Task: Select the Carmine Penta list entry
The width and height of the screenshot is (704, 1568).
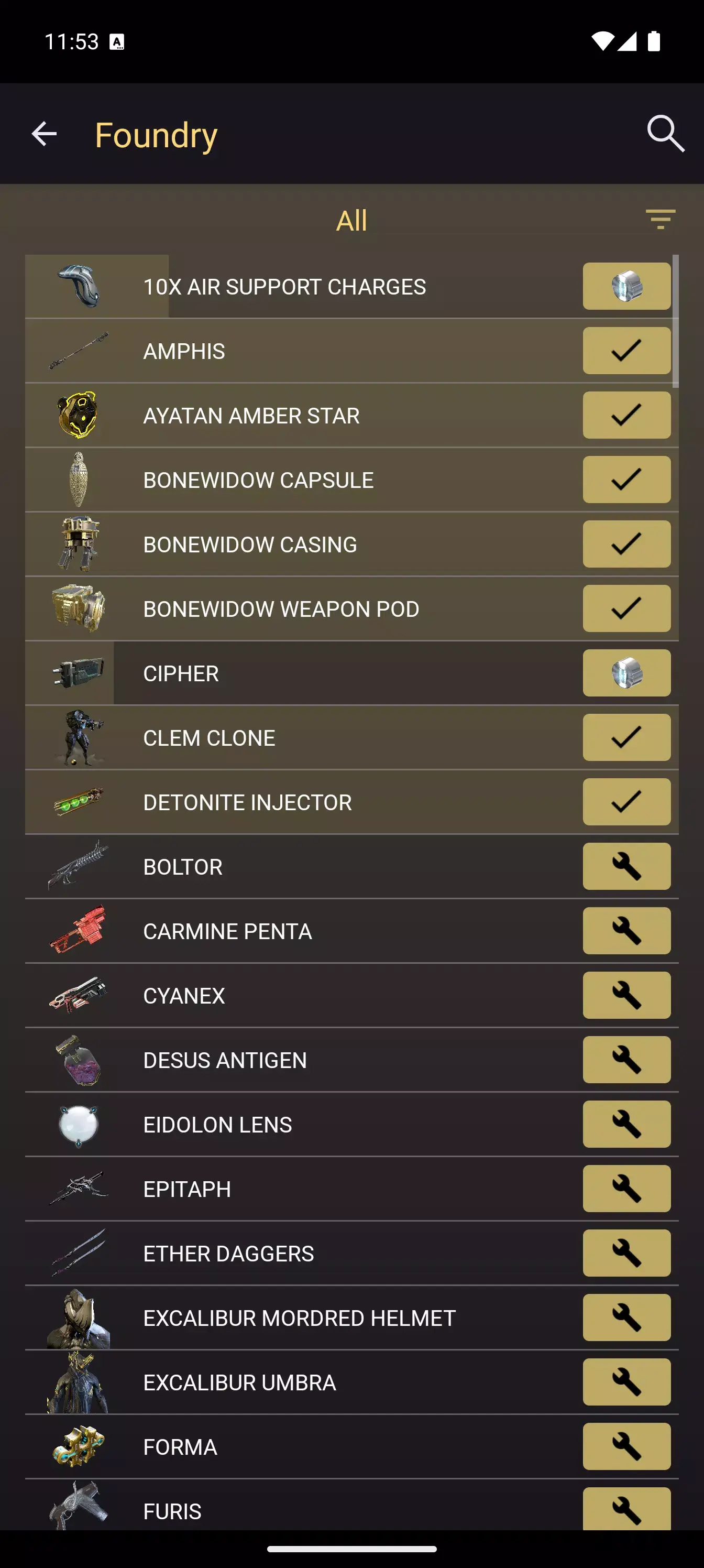Action: click(x=304, y=931)
